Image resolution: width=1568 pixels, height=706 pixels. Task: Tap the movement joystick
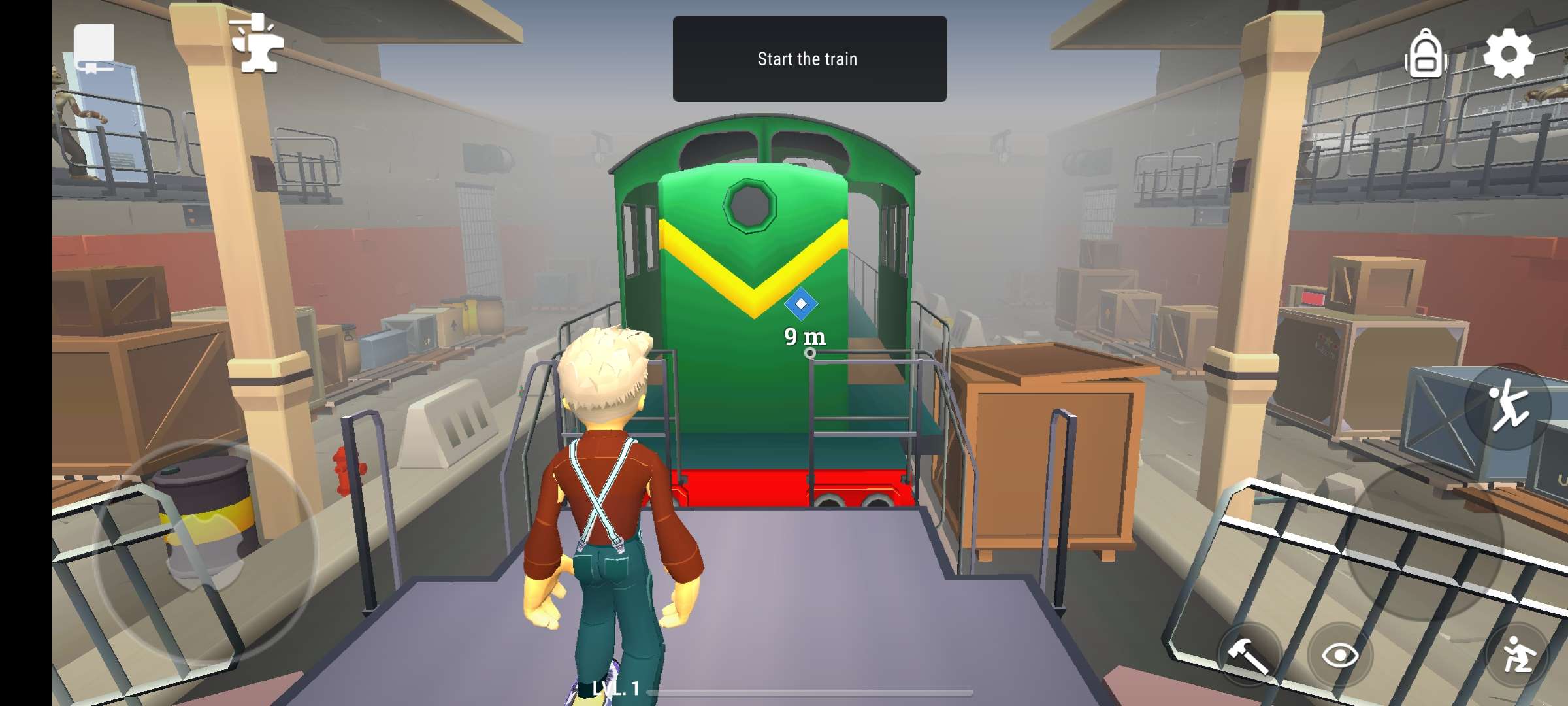(x=204, y=550)
